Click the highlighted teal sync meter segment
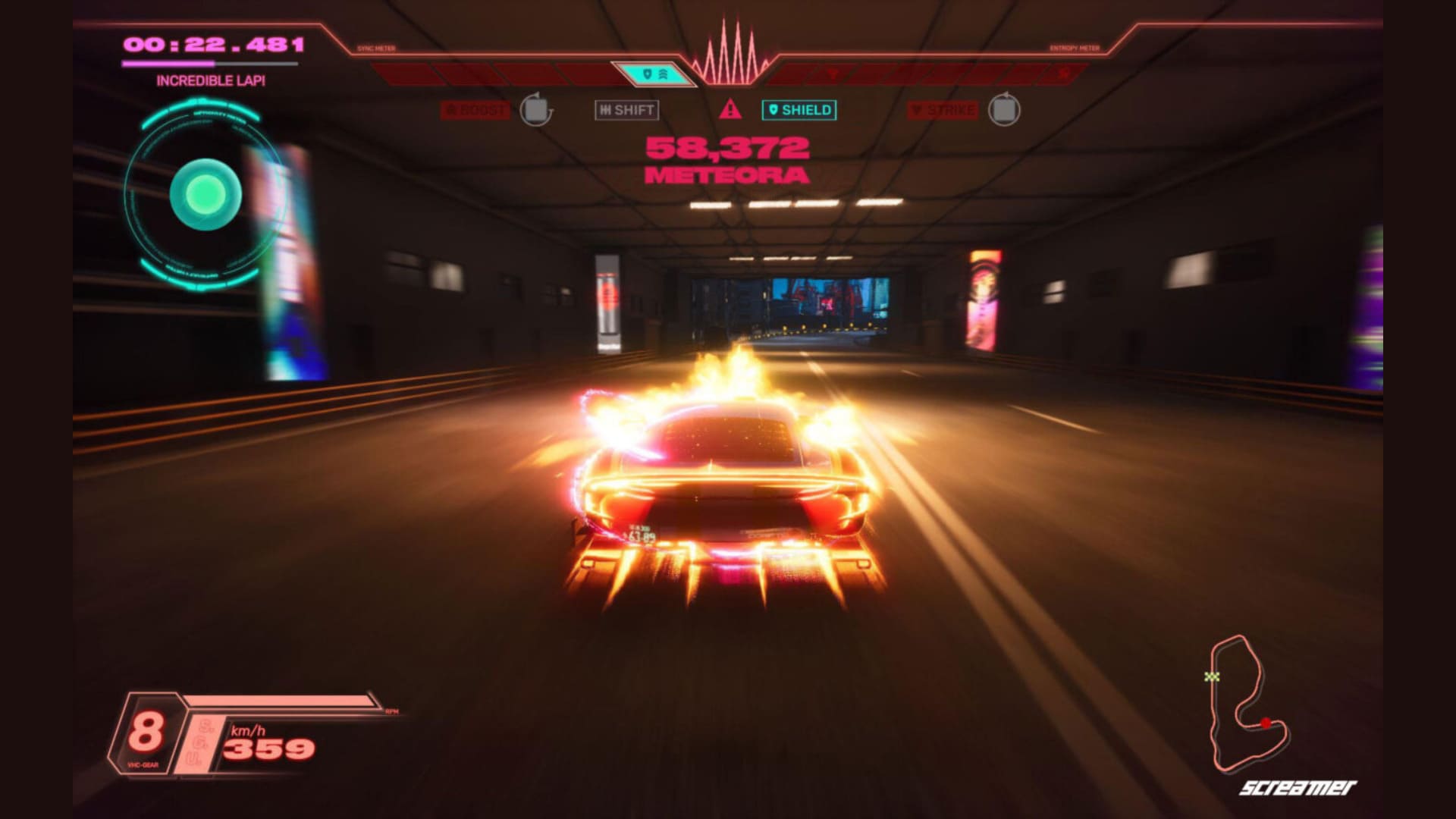Viewport: 1456px width, 819px height. [x=653, y=74]
